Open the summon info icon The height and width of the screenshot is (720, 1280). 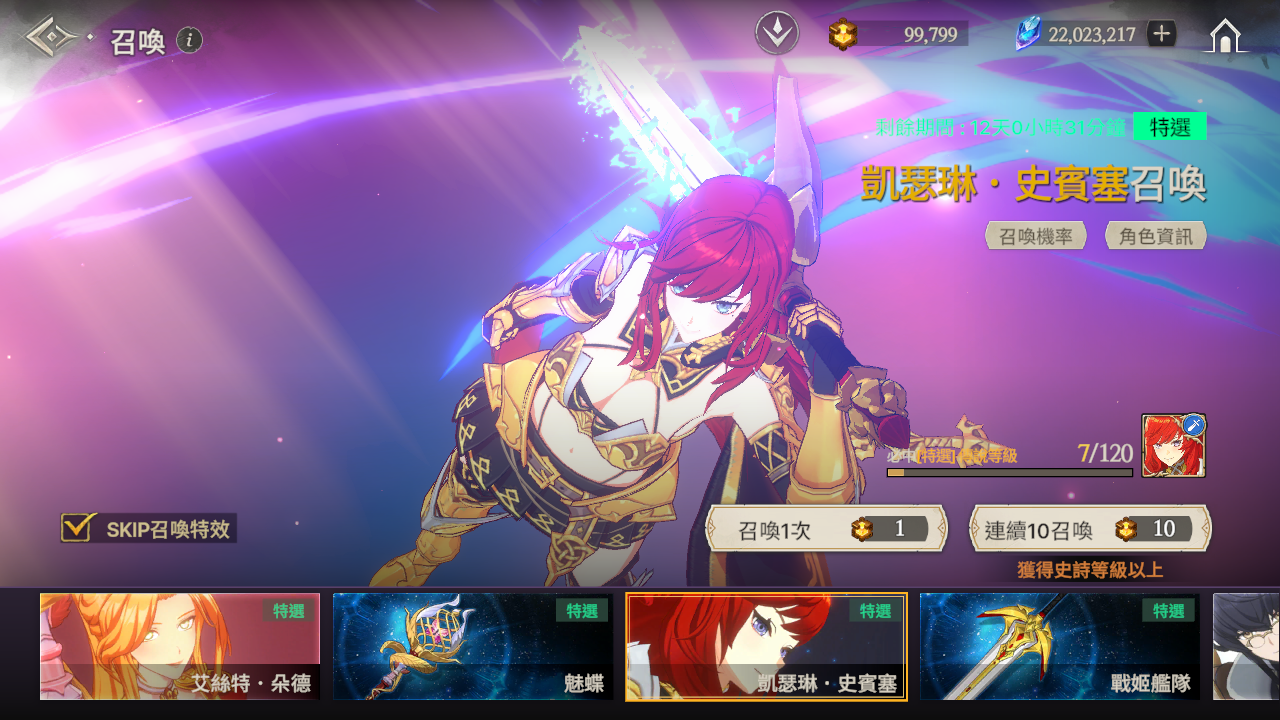pos(190,40)
